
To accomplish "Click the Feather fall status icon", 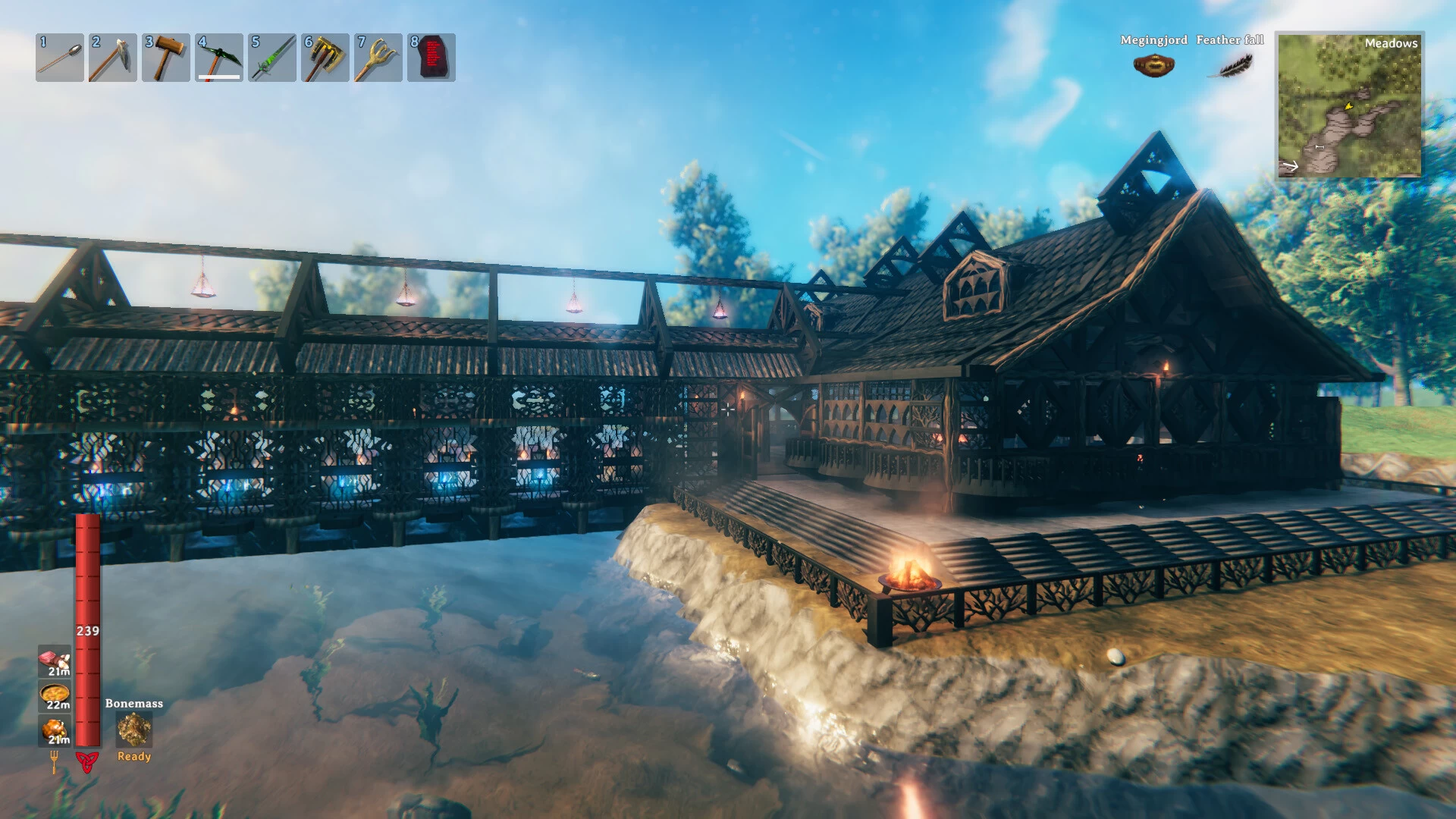I will point(1229,66).
